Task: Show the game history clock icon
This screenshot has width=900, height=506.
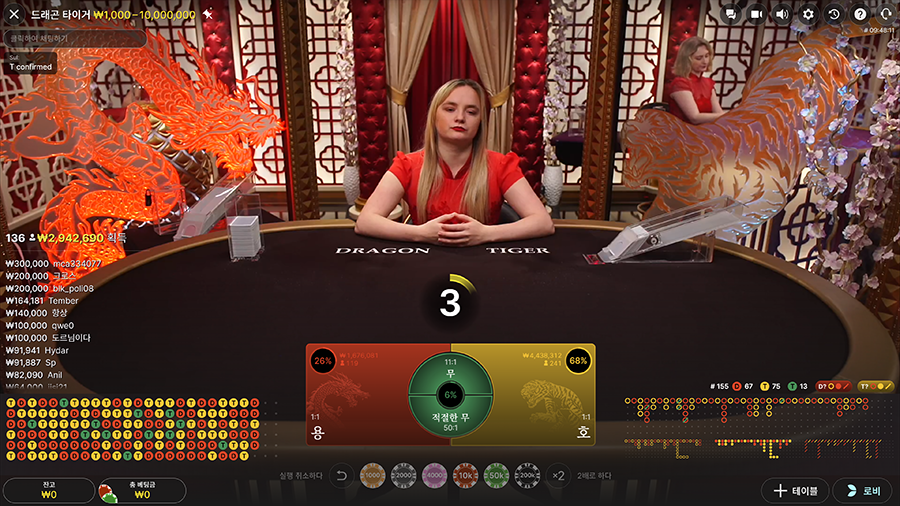Action: click(834, 14)
